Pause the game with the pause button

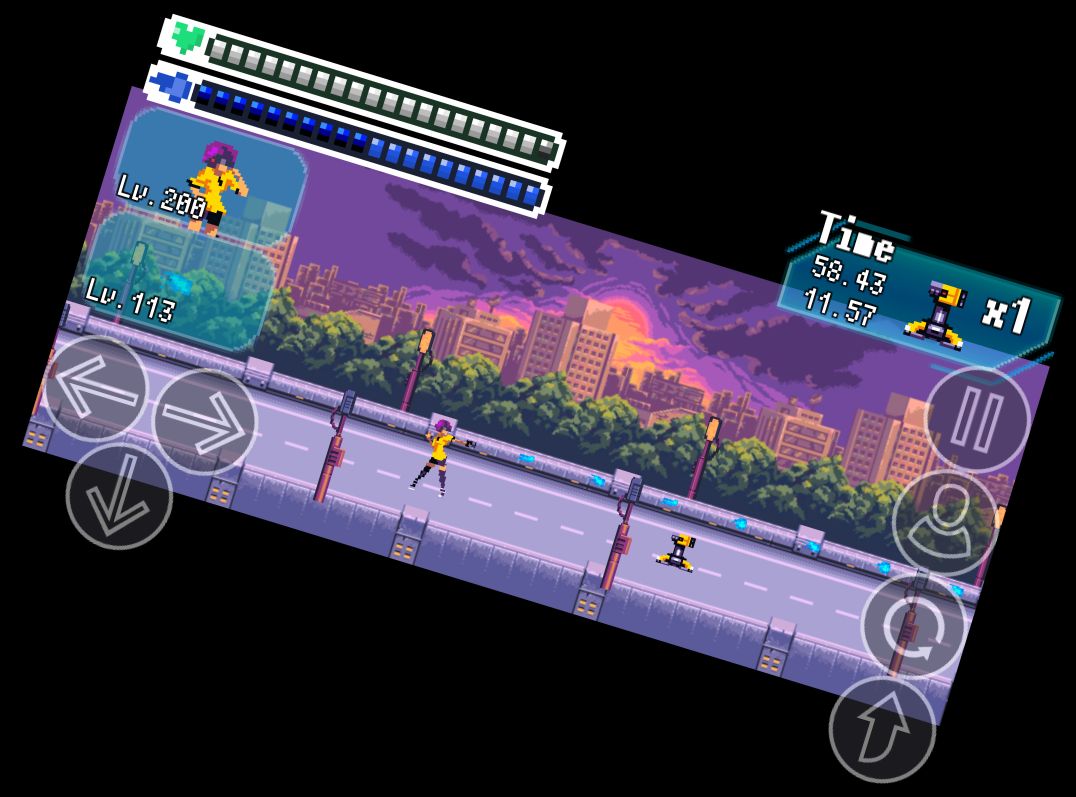pos(977,419)
